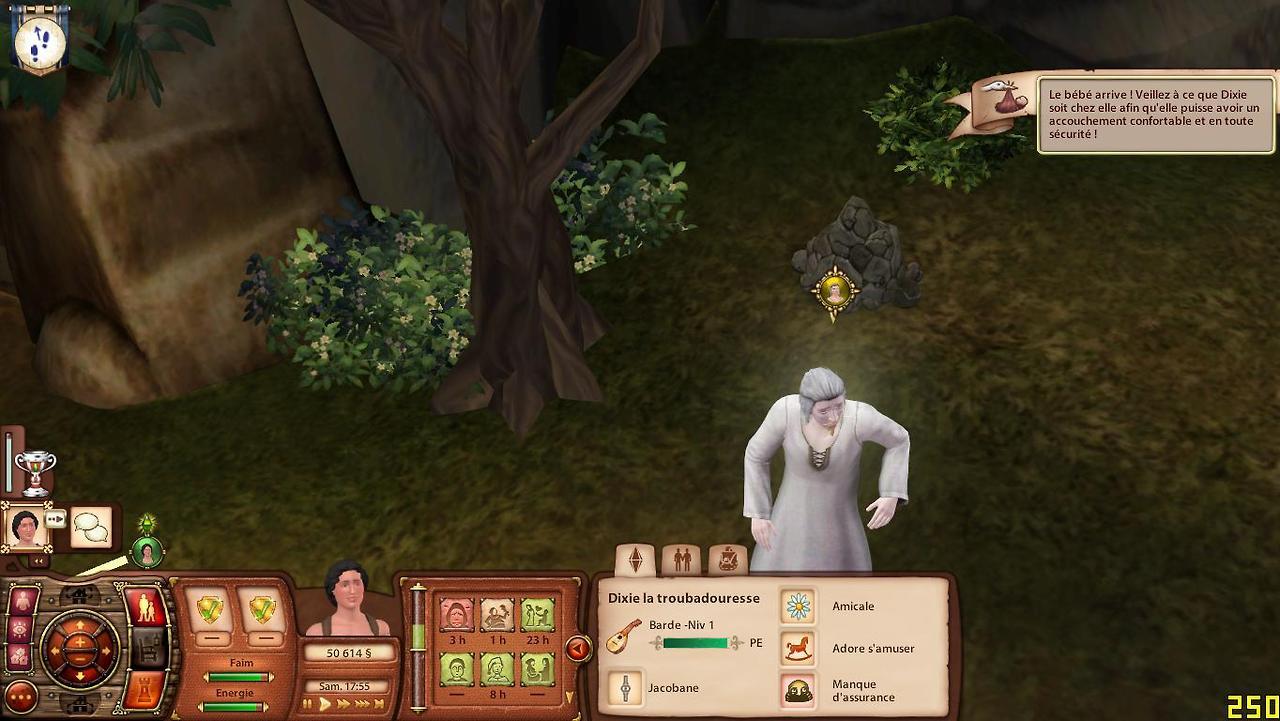Select the Adore s'amuser rocking horse trait

[x=797, y=648]
